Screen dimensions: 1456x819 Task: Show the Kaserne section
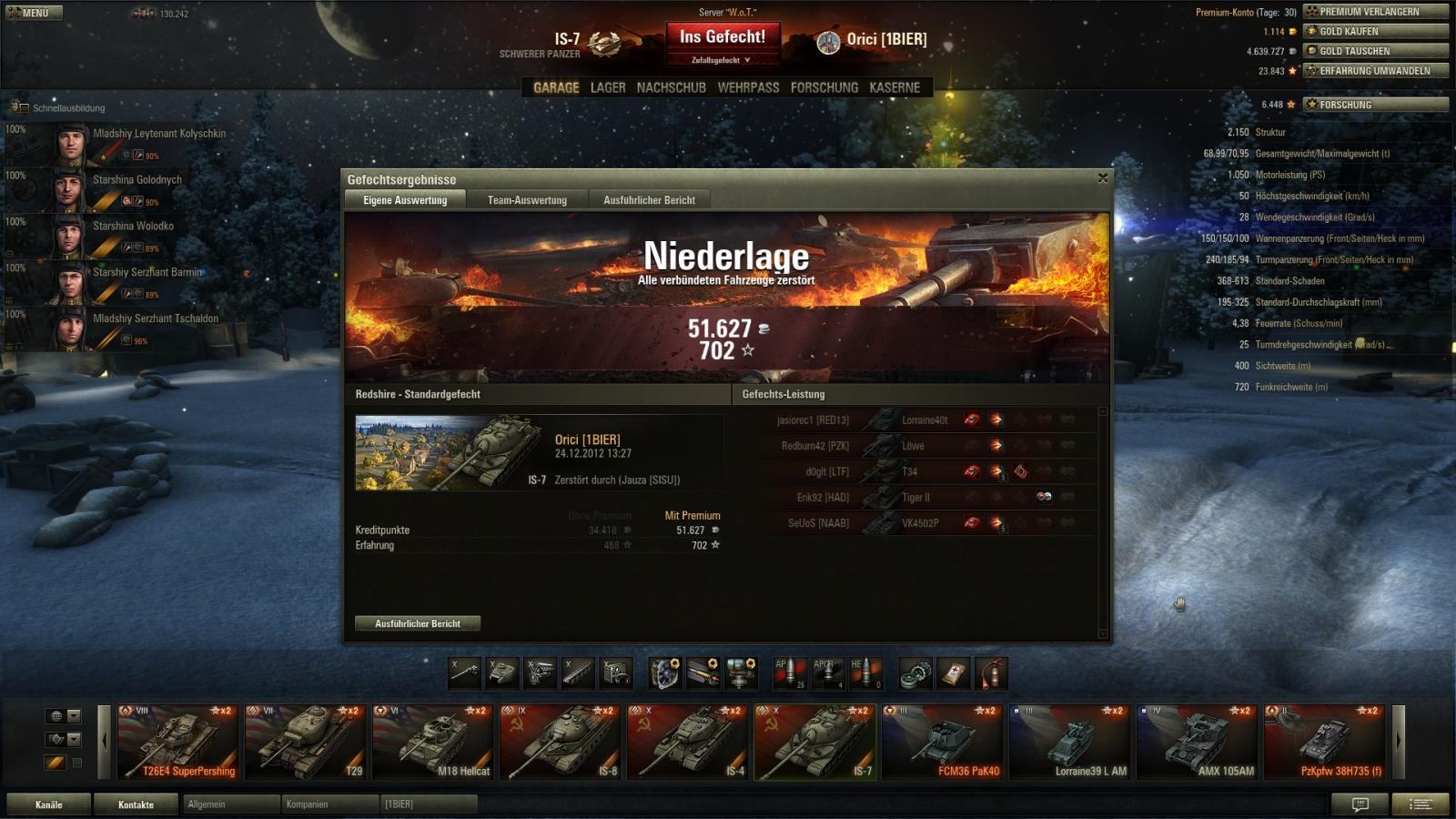click(895, 87)
